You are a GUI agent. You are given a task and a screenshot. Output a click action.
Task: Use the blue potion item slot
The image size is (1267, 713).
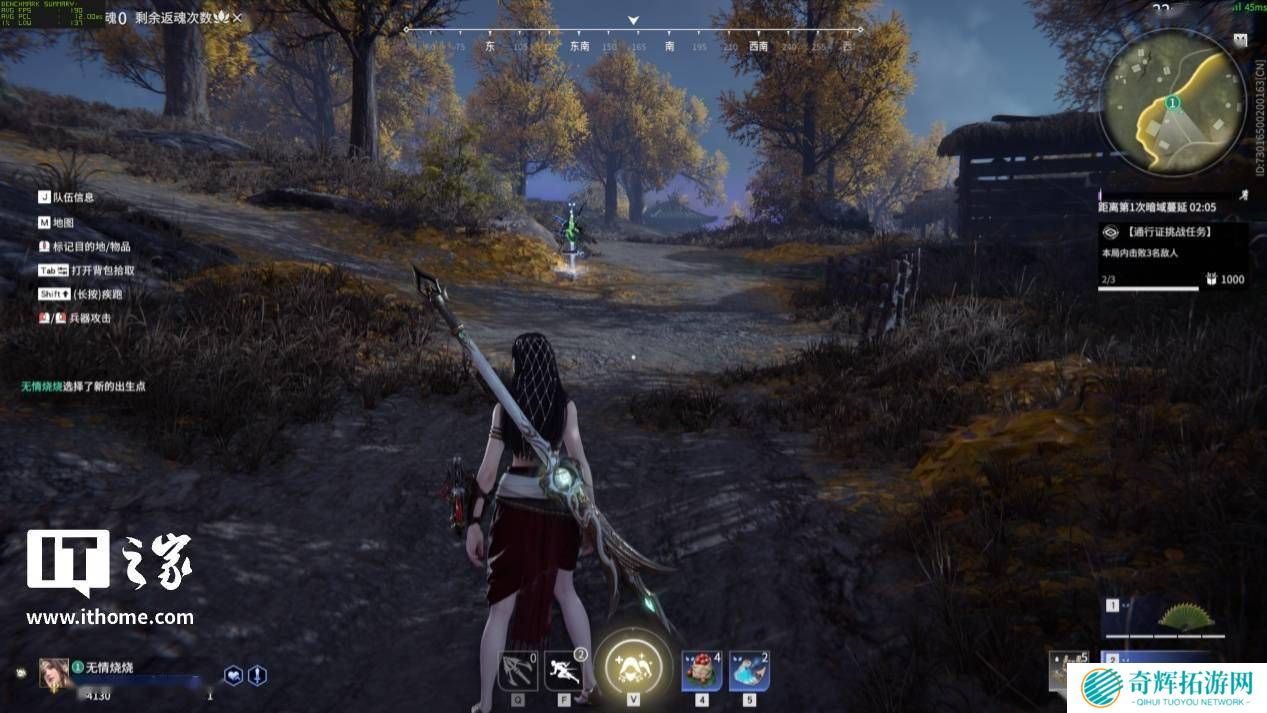(748, 669)
